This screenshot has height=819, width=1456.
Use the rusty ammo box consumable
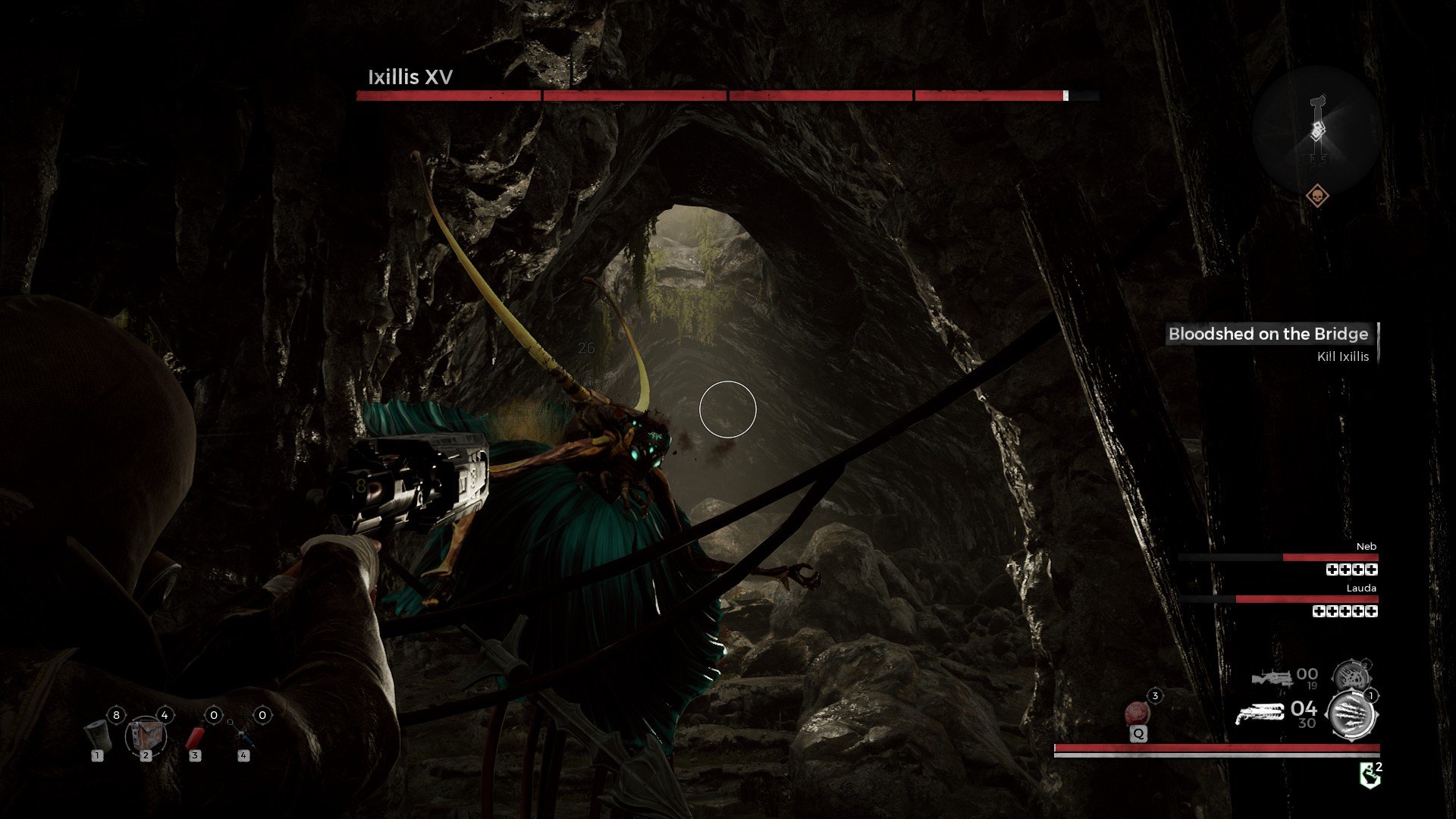[146, 734]
